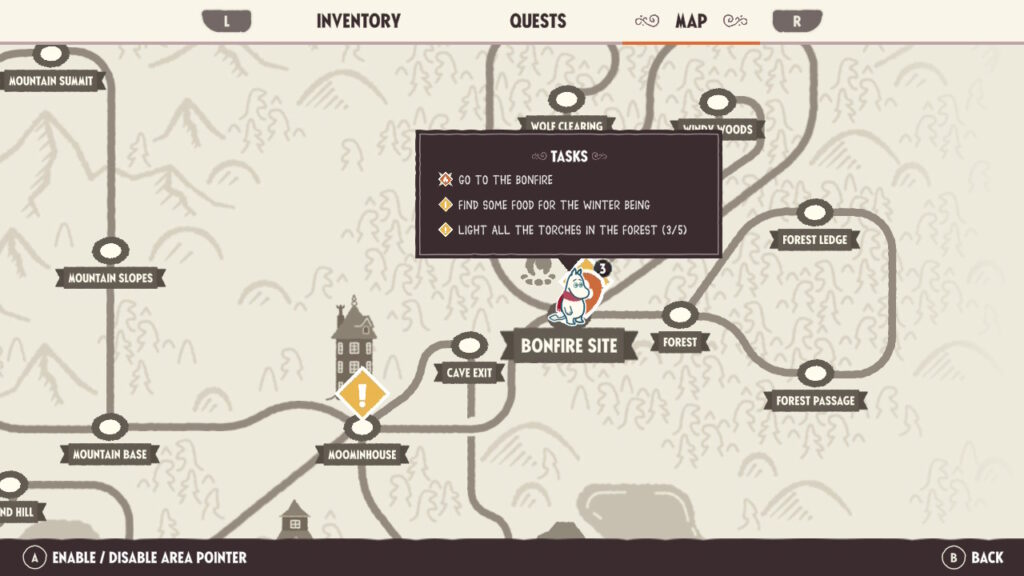Switch to the Inventory tab
This screenshot has width=1024, height=576.
point(358,21)
